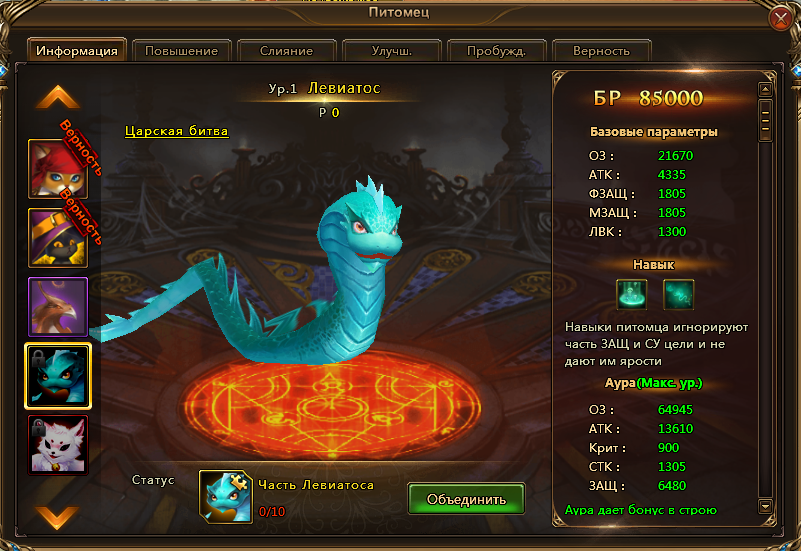This screenshot has width=801, height=551.
Task: Open the Повышение tab
Action: click(x=181, y=50)
